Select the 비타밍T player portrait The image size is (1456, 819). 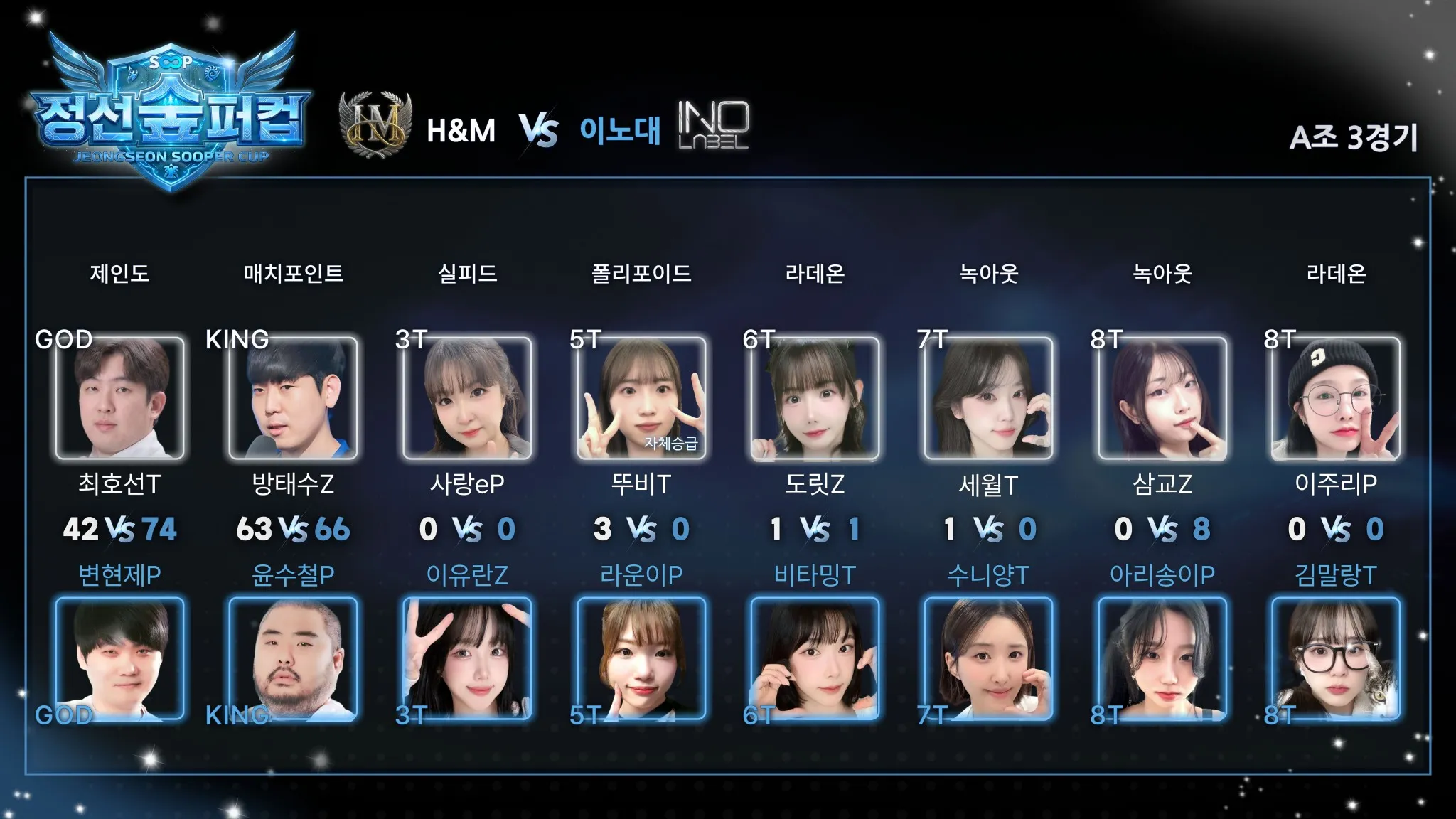tap(815, 658)
